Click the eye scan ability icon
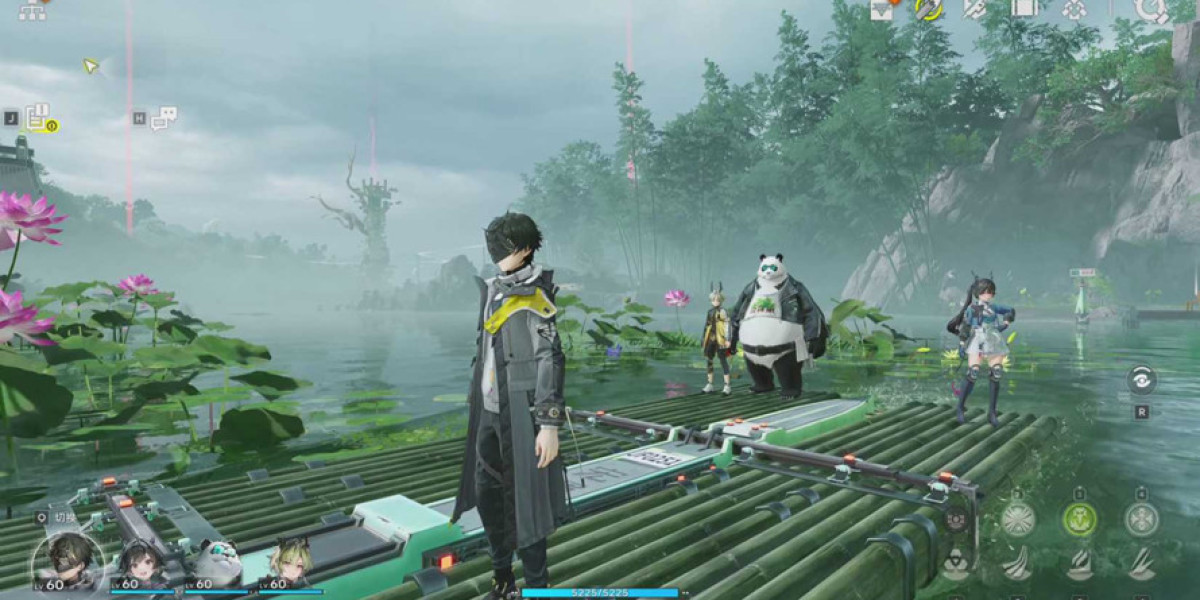This screenshot has height=600, width=1200. (x=1141, y=379)
